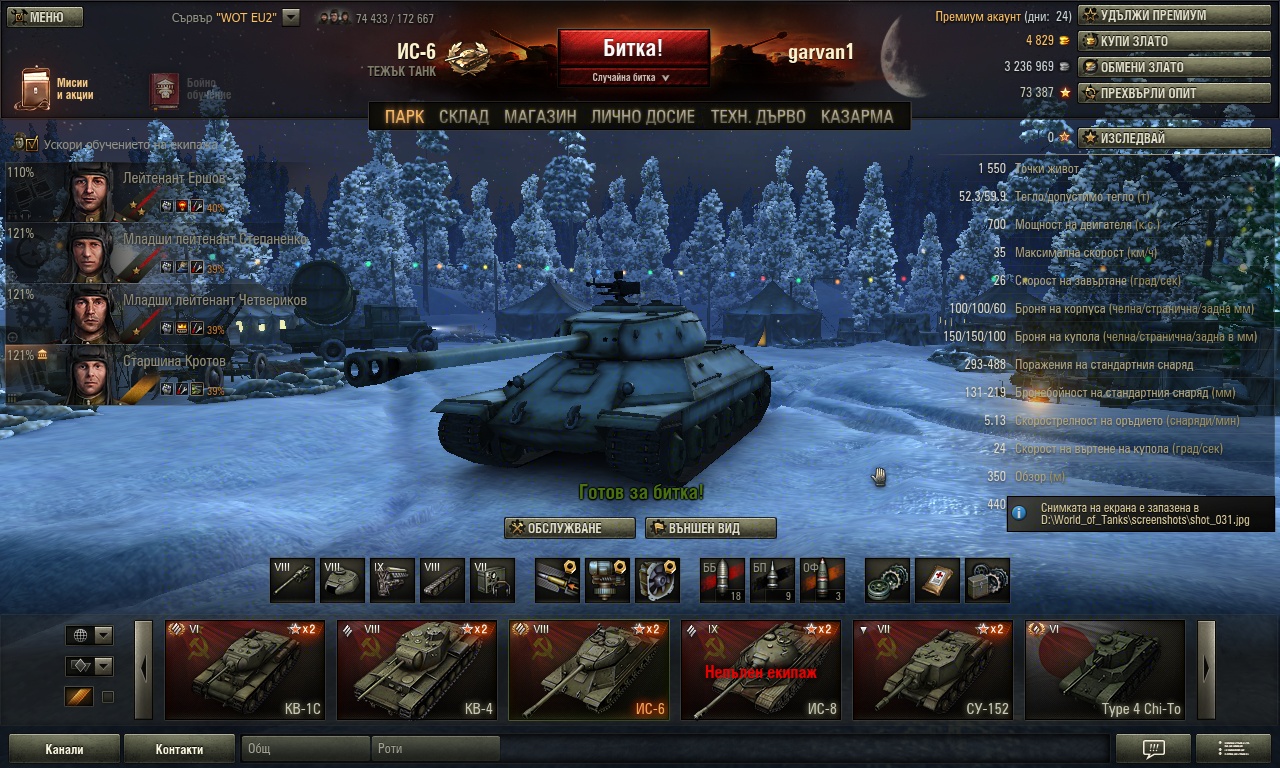Open the КАЗАРМА tab
Image resolution: width=1280 pixels, height=768 pixels.
coord(856,116)
